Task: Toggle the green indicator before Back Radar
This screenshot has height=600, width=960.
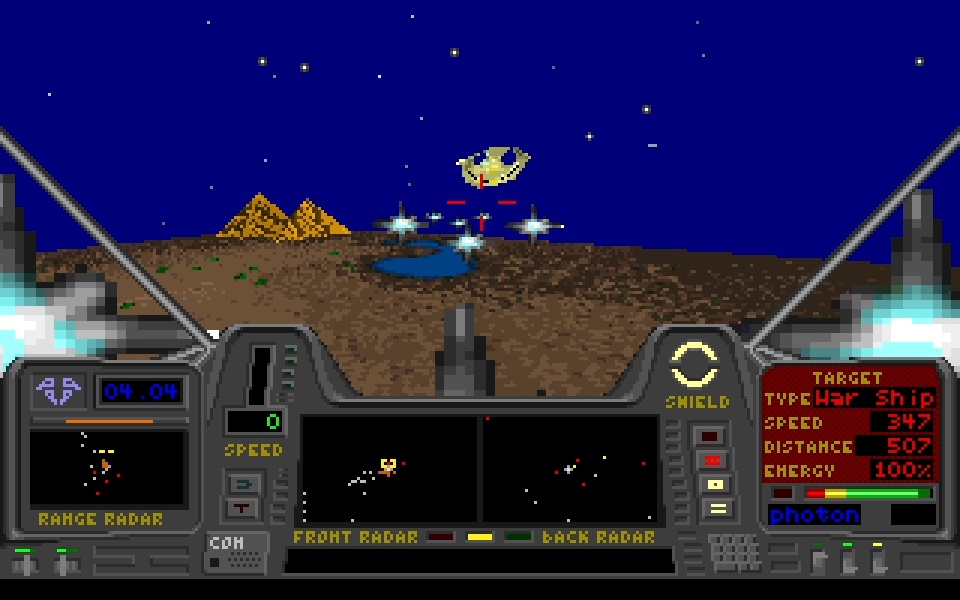Action: (x=518, y=538)
